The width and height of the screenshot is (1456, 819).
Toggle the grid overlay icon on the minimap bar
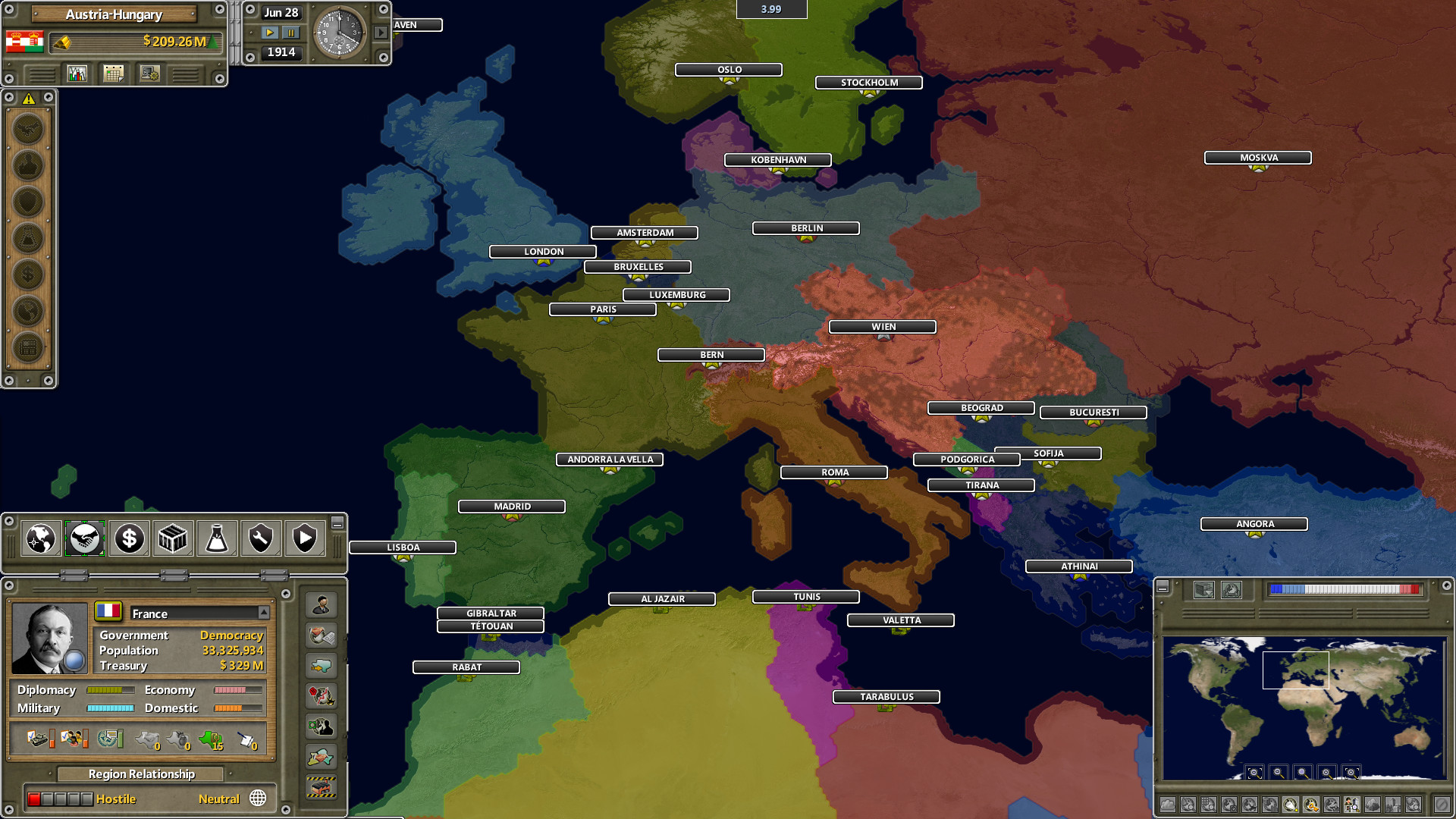pos(1208,805)
